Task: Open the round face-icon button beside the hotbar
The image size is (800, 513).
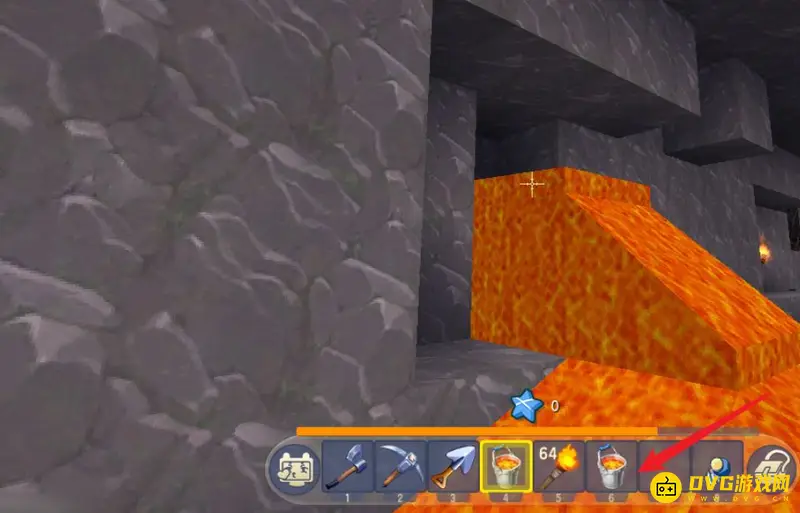Action: tap(294, 467)
